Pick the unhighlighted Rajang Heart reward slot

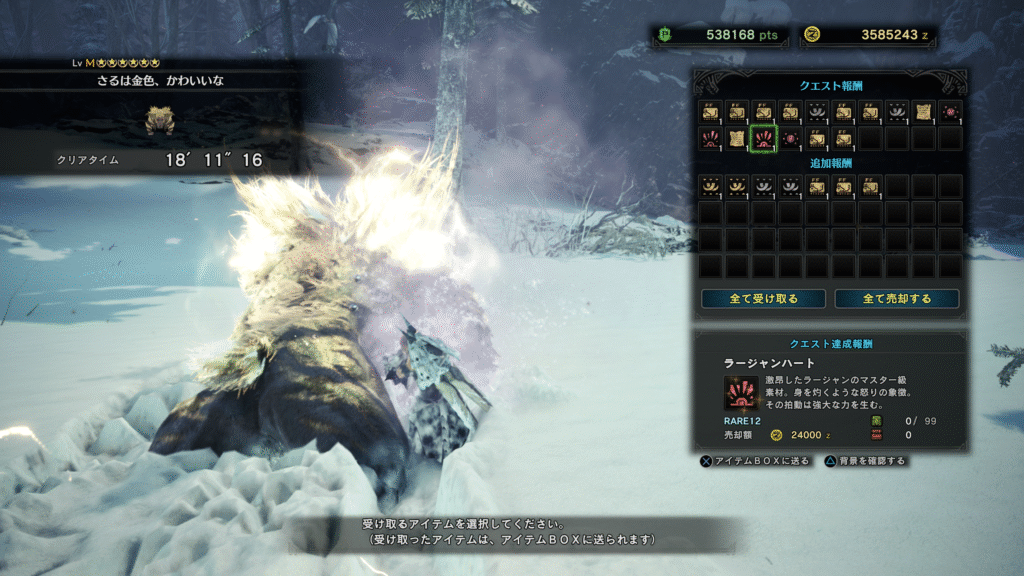point(710,138)
